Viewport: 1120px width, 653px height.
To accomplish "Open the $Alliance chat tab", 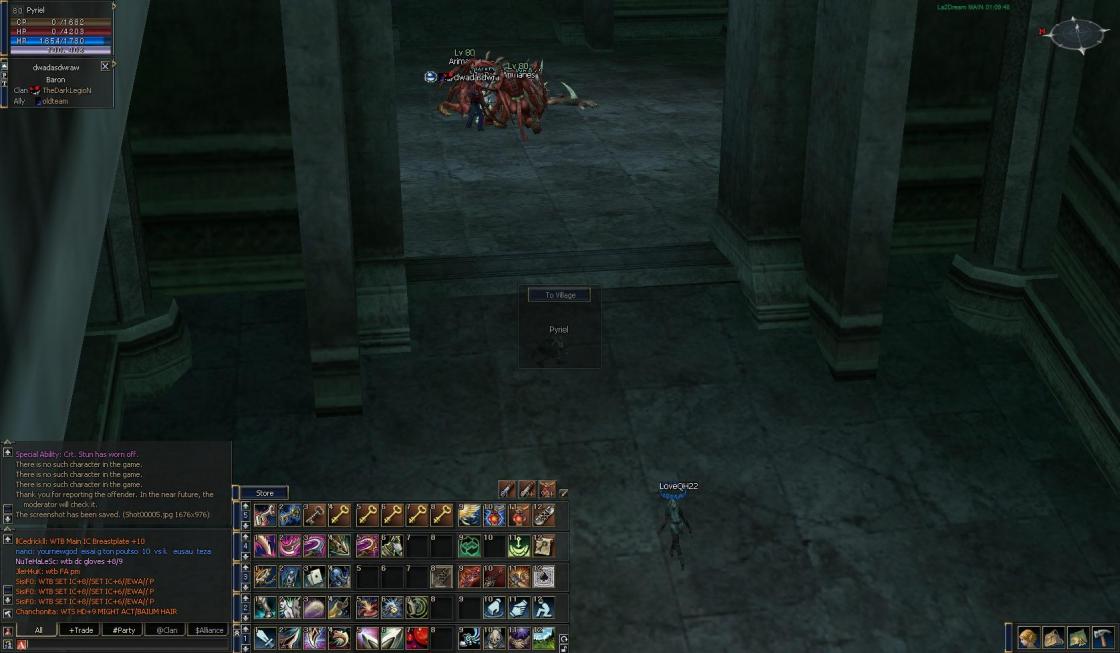I will tap(207, 630).
